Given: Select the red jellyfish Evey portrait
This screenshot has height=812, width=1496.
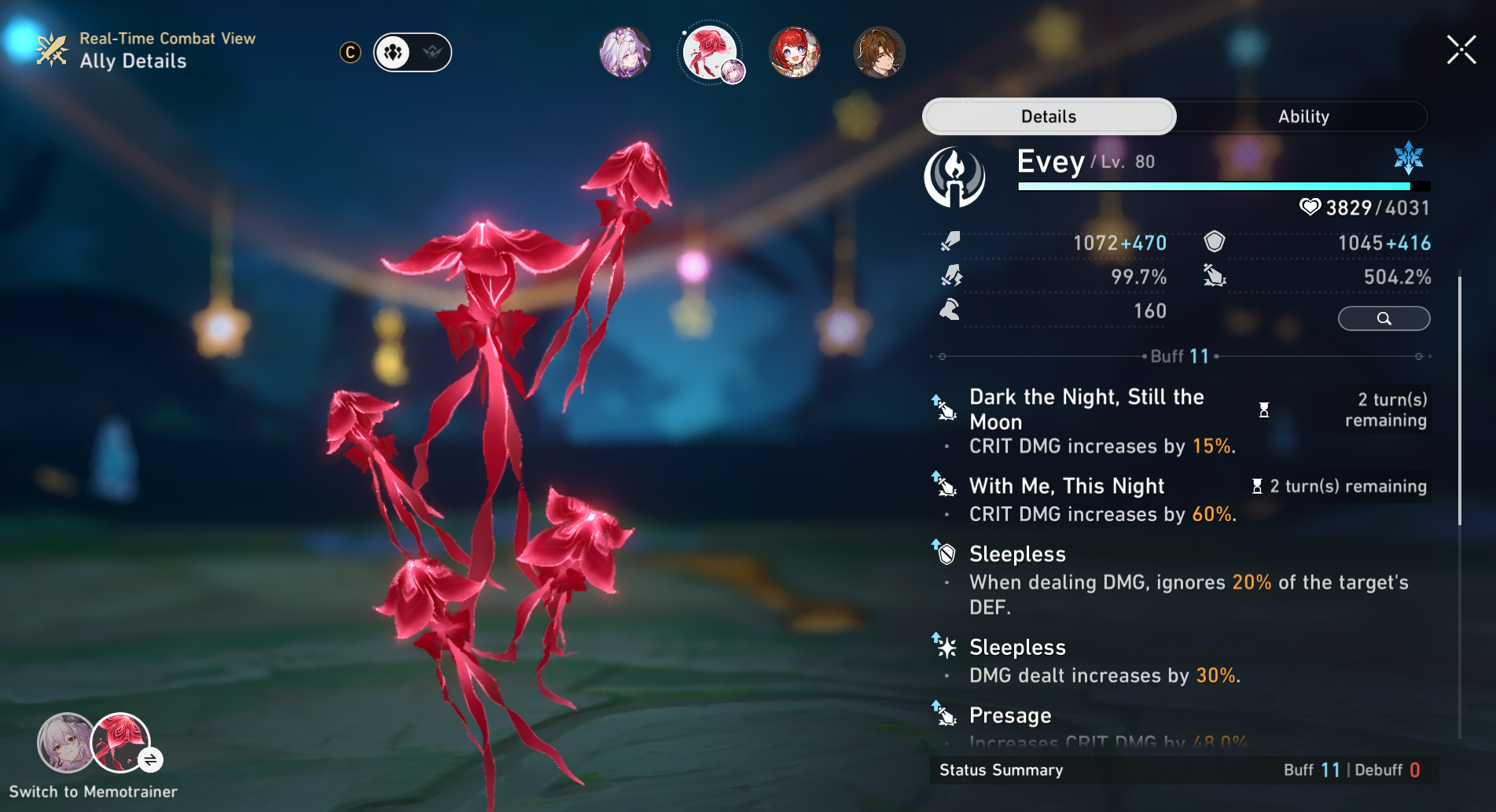Looking at the screenshot, I should tap(710, 53).
